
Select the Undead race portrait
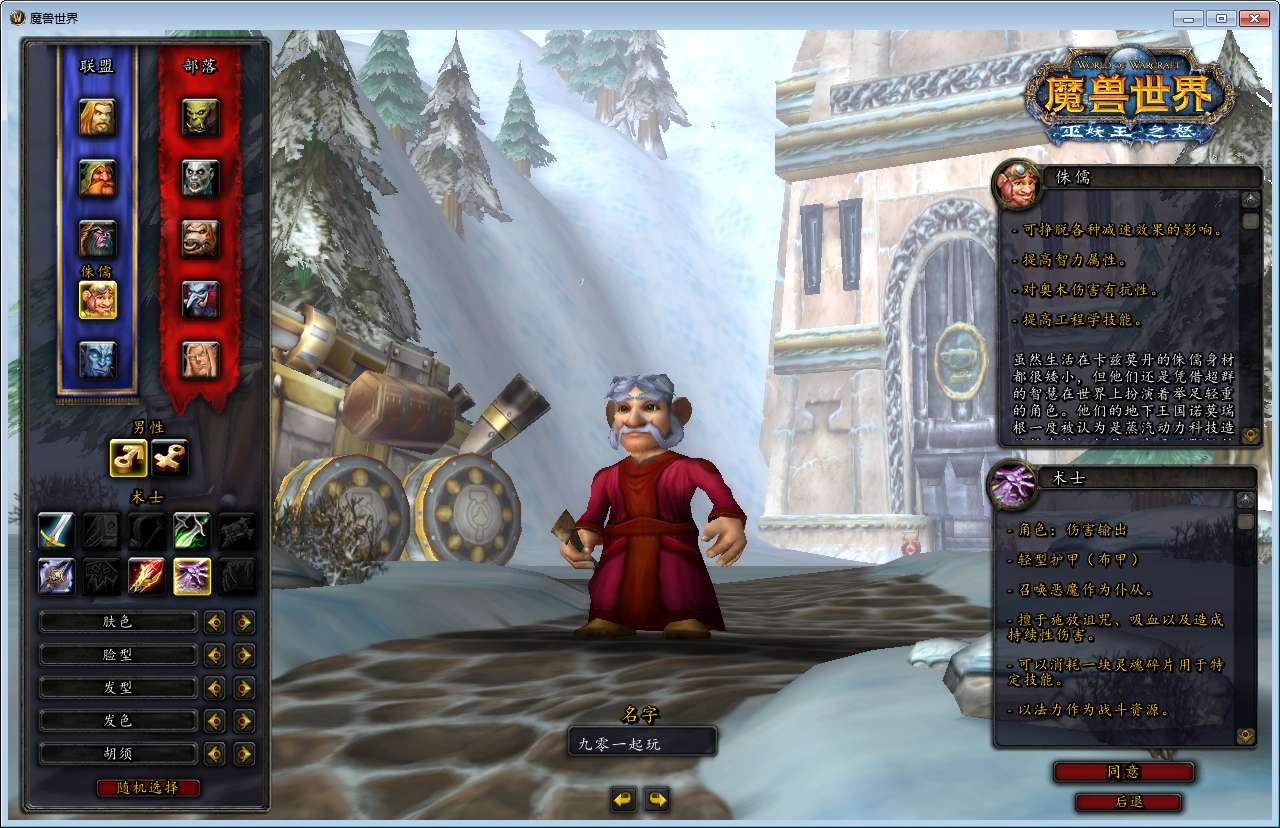pyautogui.click(x=200, y=178)
